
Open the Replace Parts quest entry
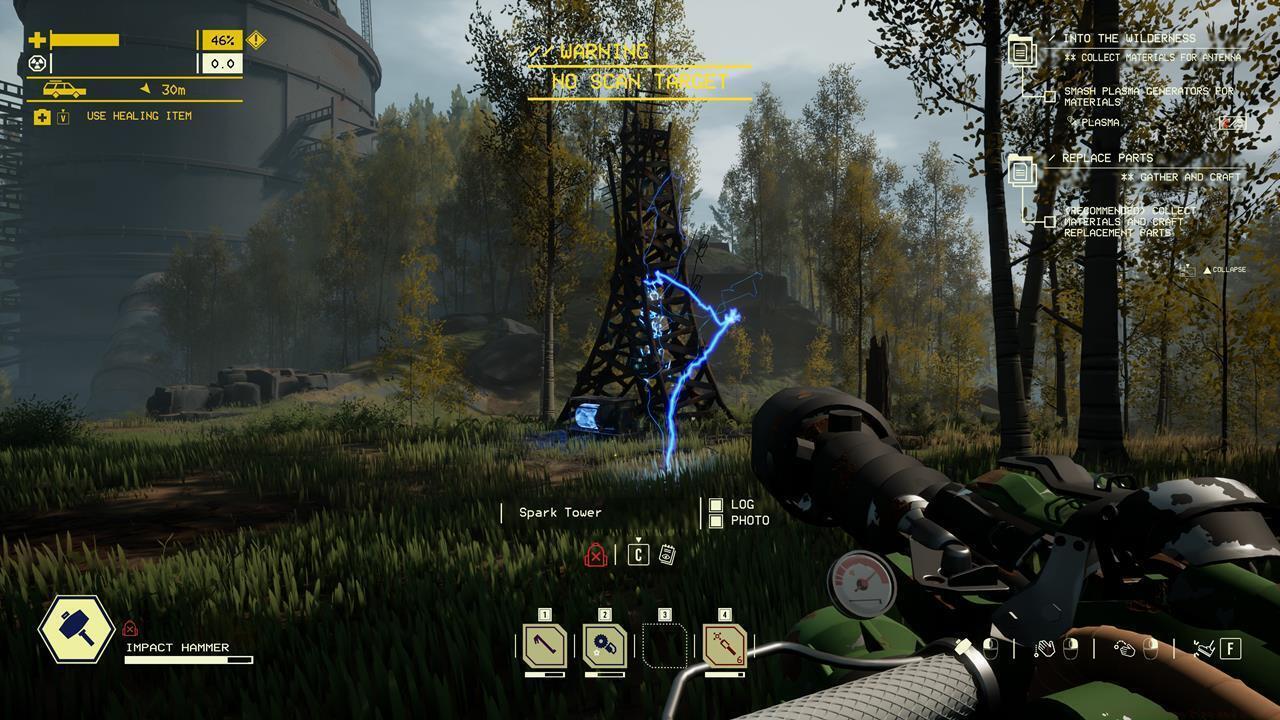(1106, 158)
